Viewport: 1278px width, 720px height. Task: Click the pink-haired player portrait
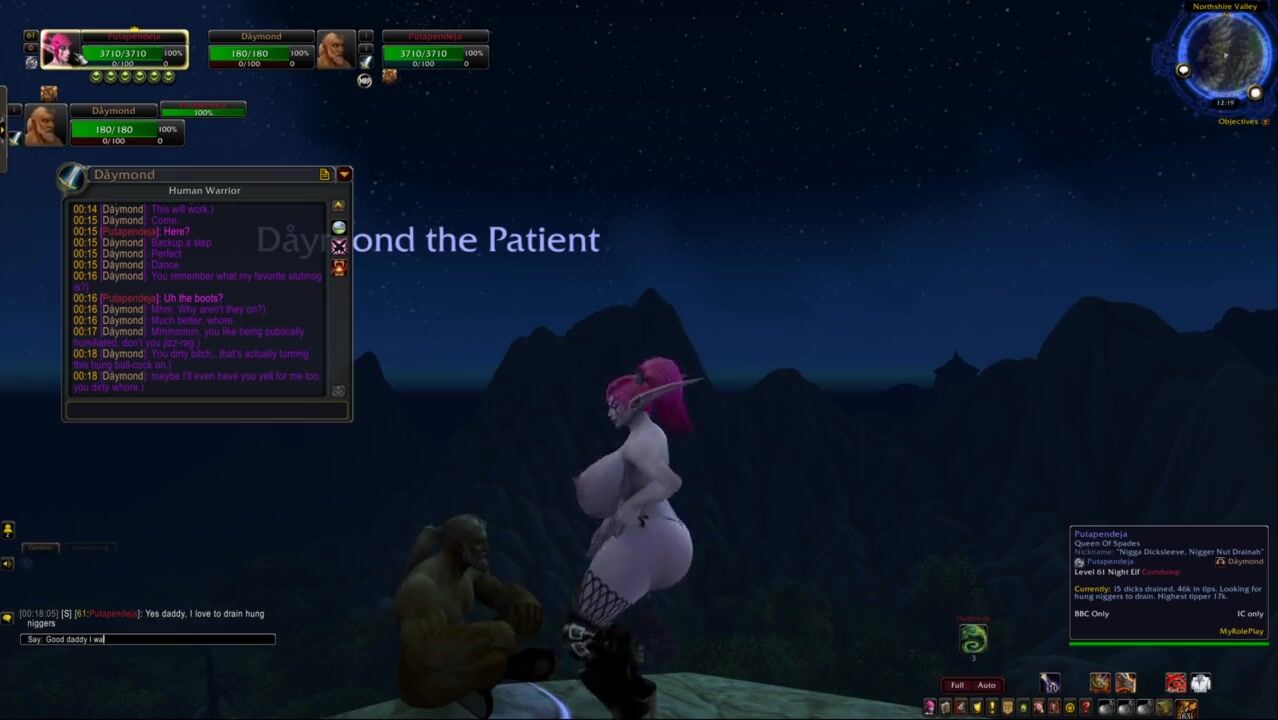tap(60, 50)
